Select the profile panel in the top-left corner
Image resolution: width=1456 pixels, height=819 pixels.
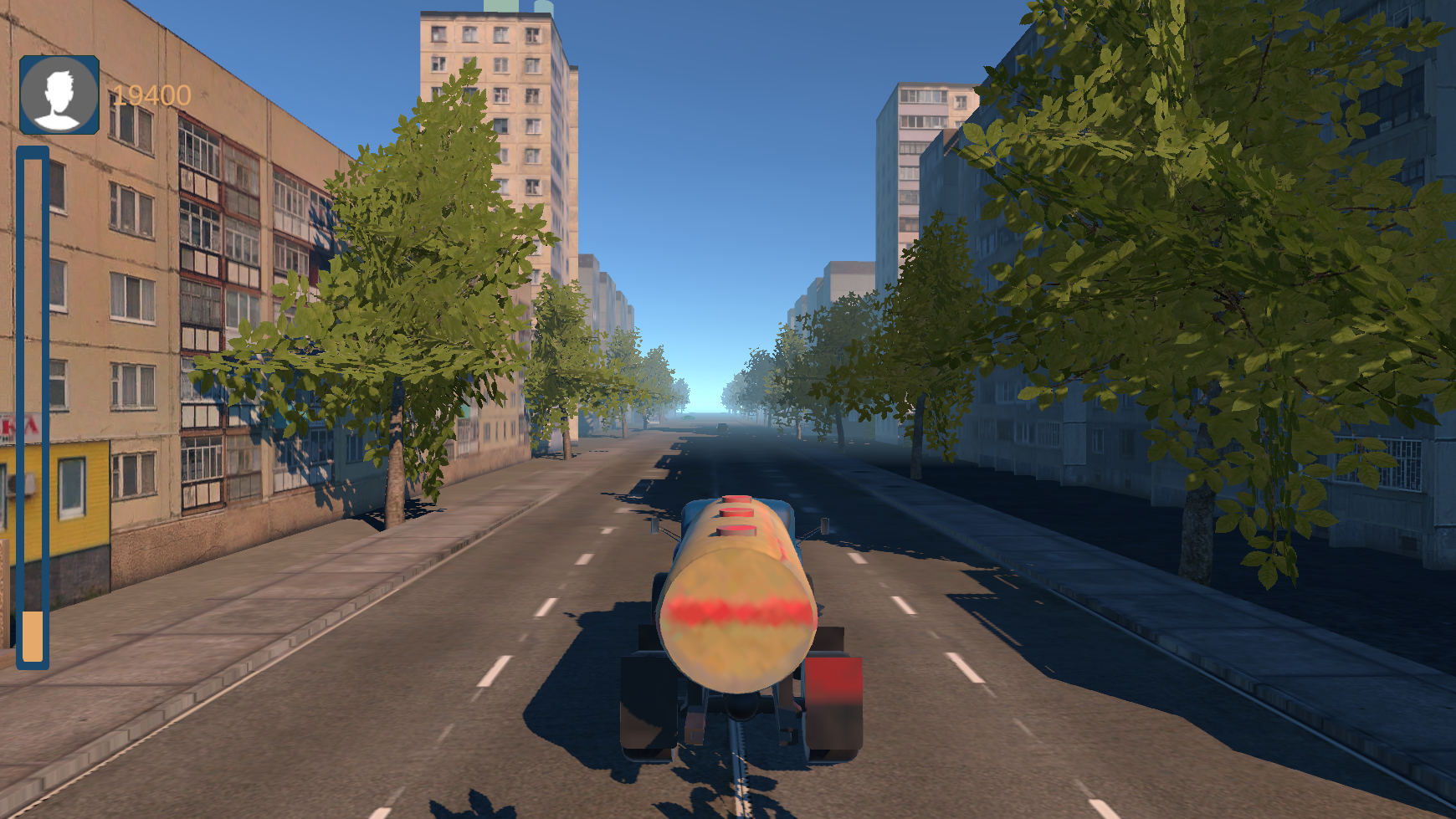[x=59, y=94]
